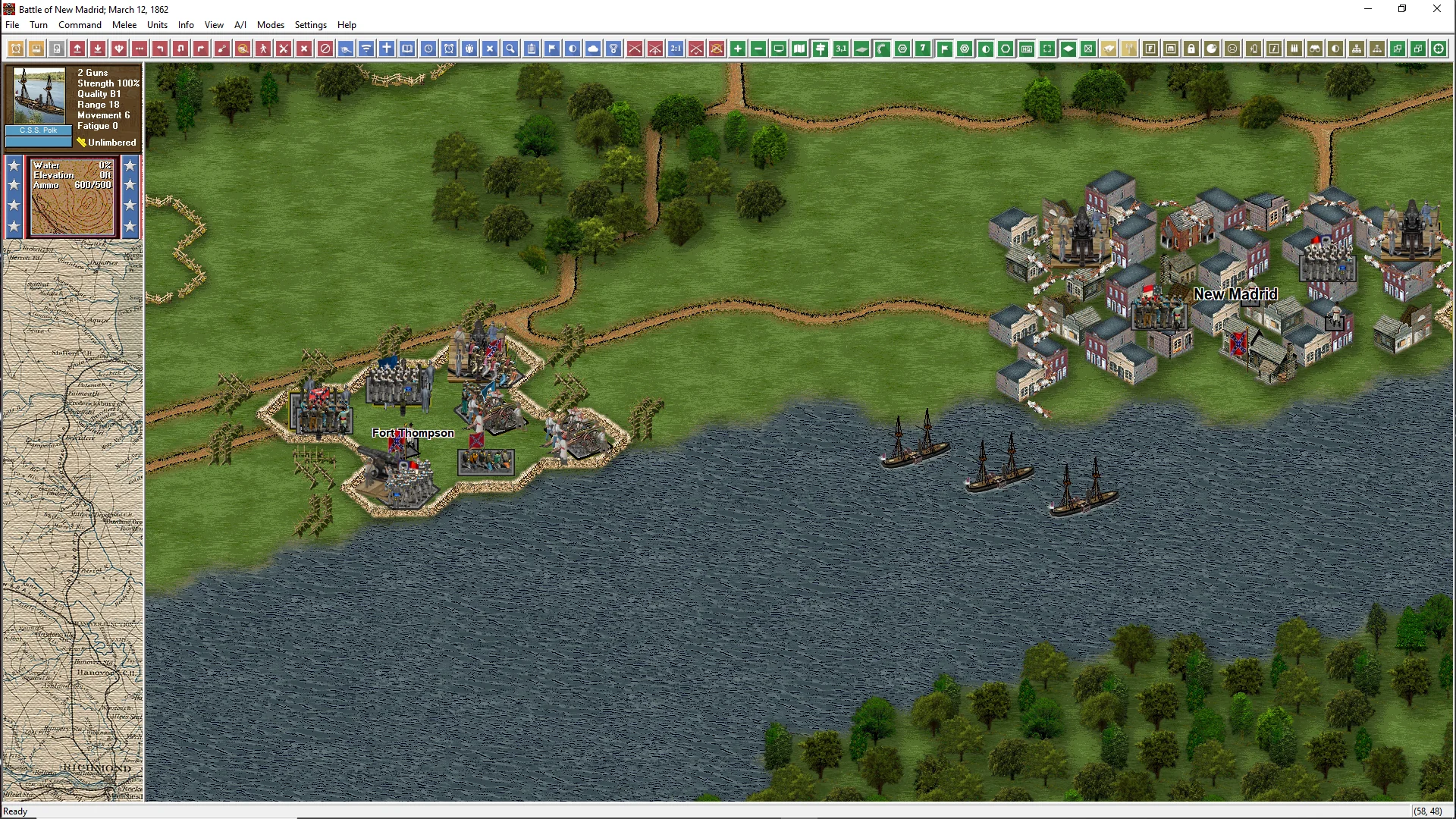This screenshot has height=819, width=1456.
Task: Close the game window
Action: [x=1436, y=9]
